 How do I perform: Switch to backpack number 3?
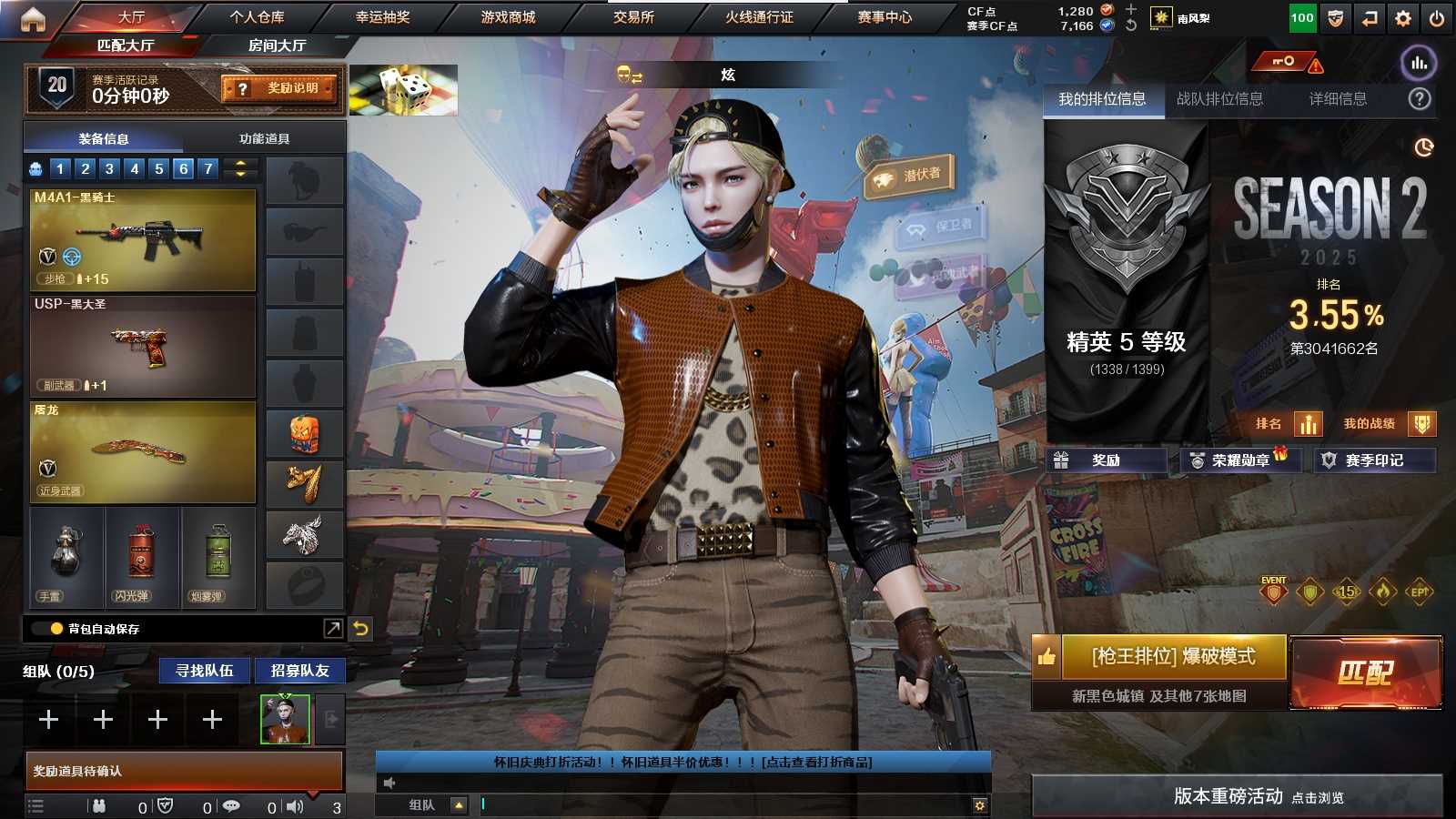coord(109,168)
